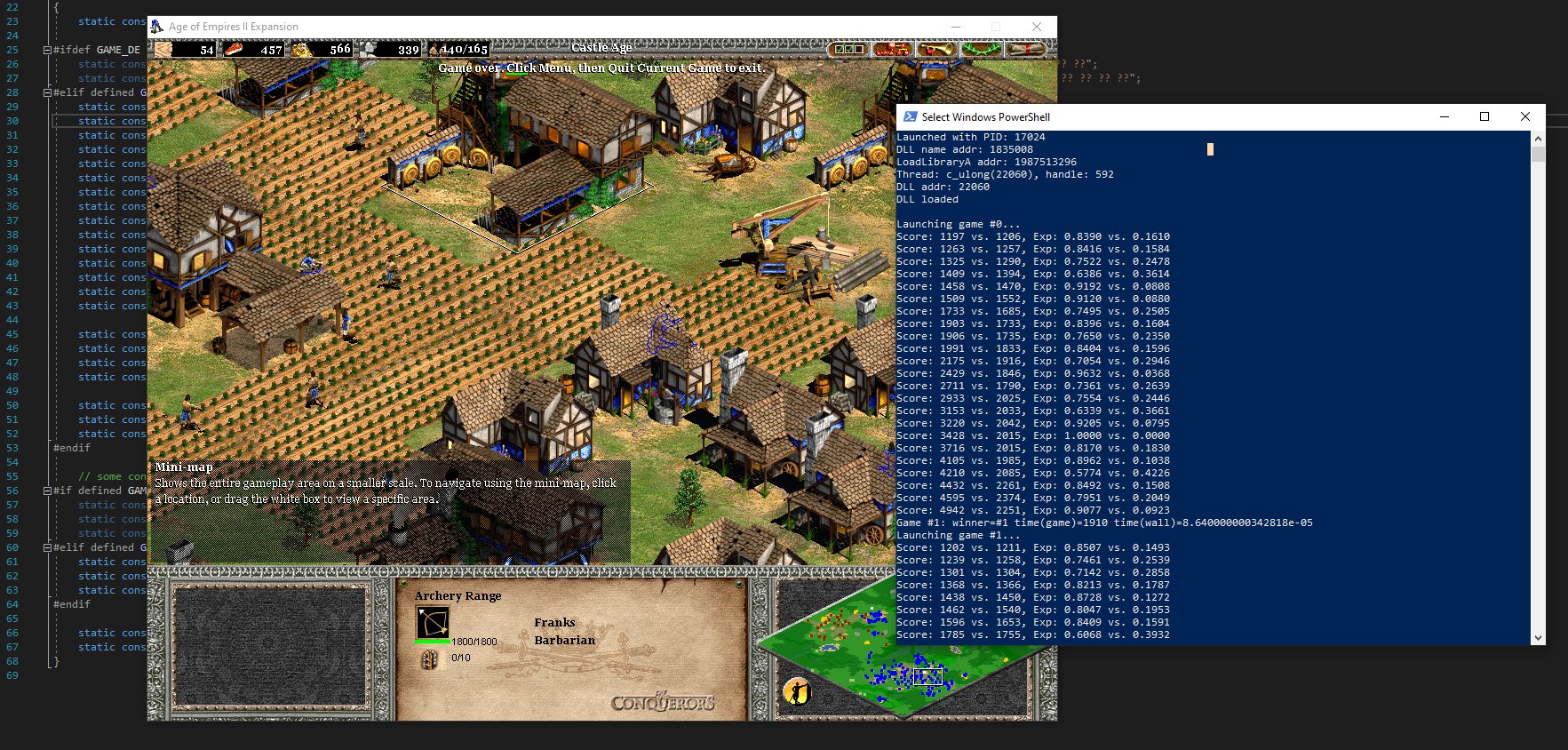The width and height of the screenshot is (1568, 750).
Task: Collapse the '#if defined GAM' fold on line 56
Action: 47,491
